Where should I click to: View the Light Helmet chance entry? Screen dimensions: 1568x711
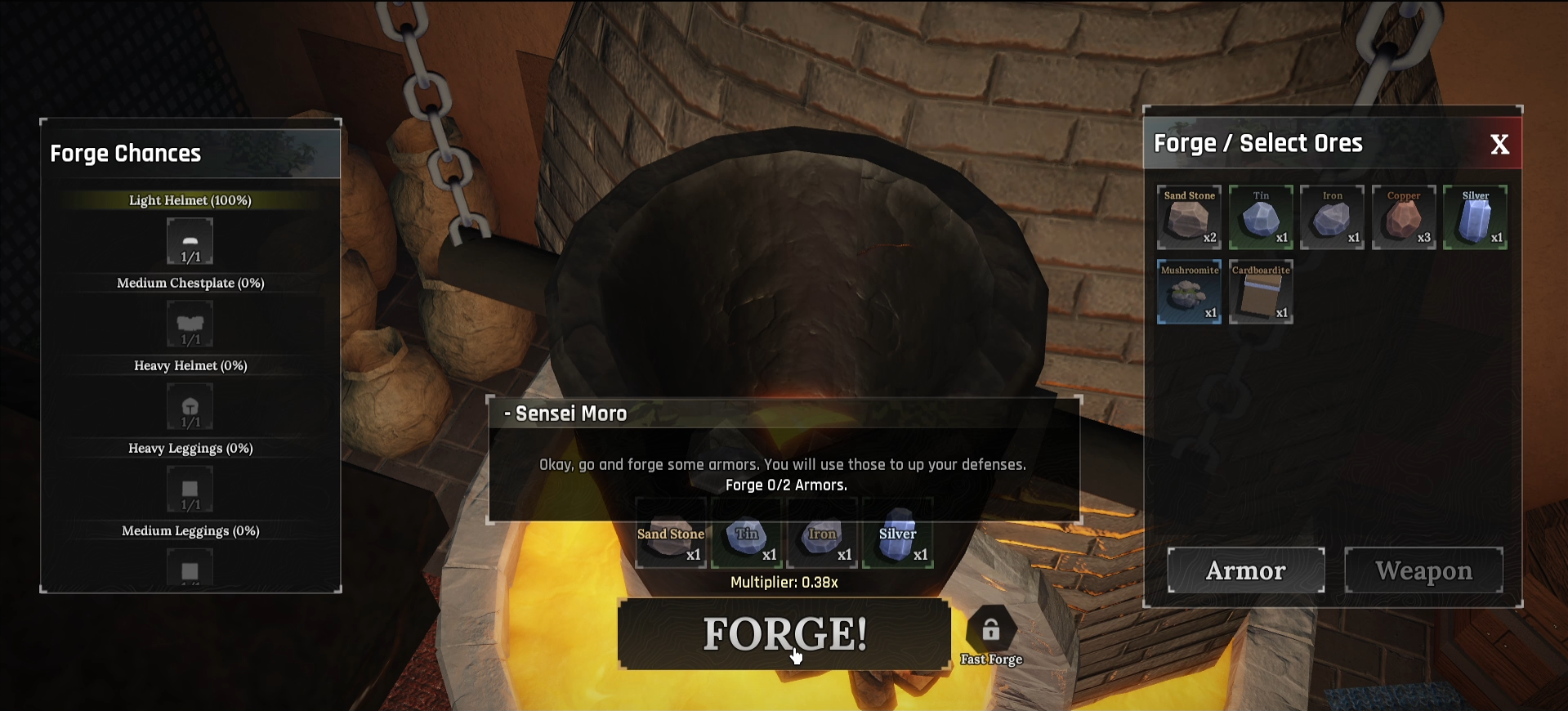tap(190, 200)
